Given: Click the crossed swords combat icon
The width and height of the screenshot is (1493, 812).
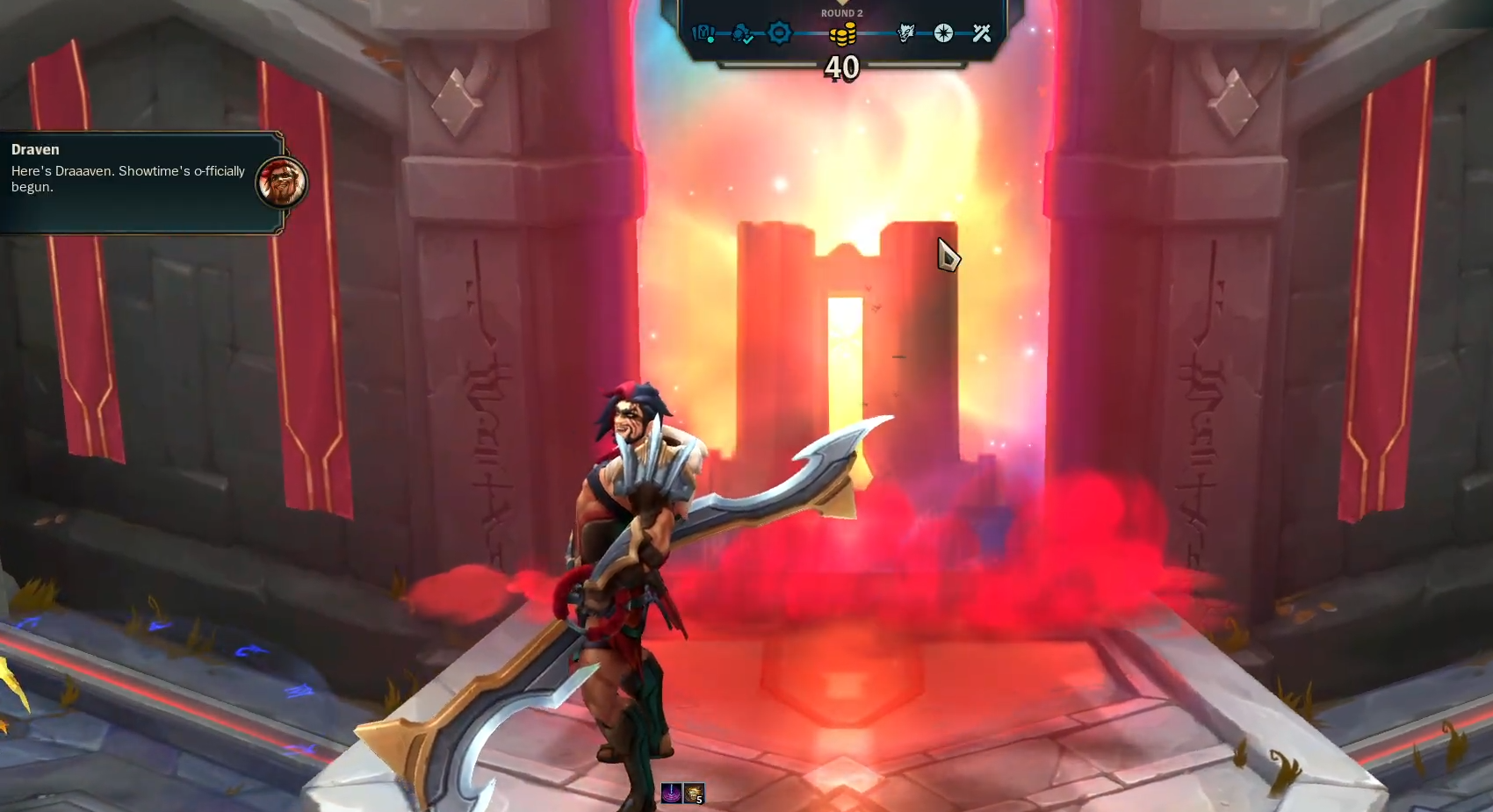Looking at the screenshot, I should click(982, 33).
